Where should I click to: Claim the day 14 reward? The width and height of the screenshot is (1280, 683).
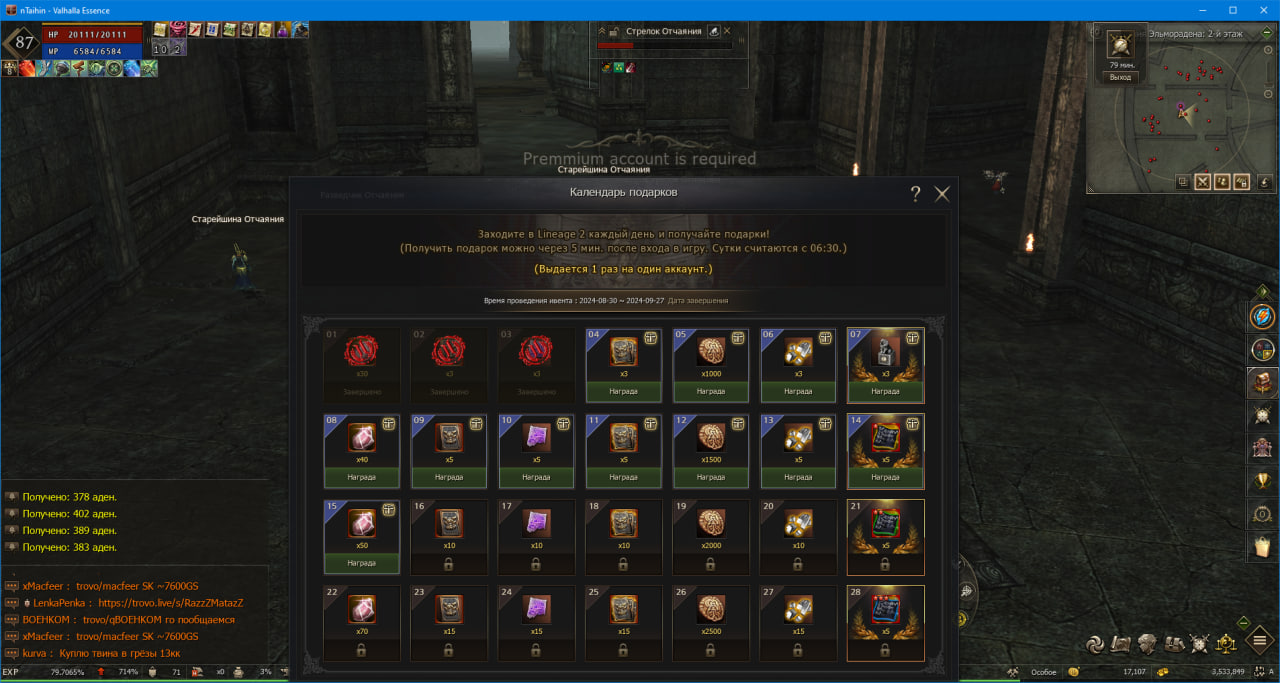point(885,477)
